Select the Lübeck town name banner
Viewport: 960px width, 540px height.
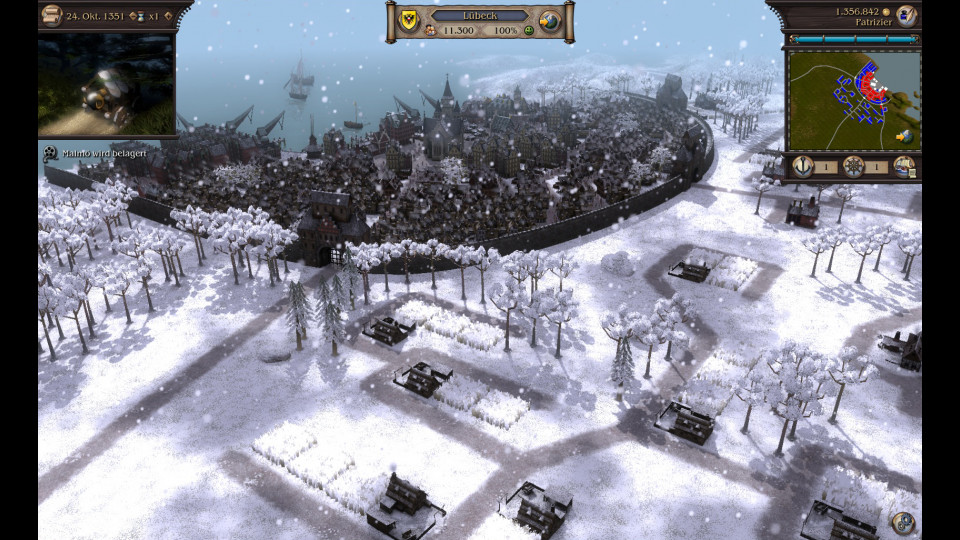pos(480,16)
